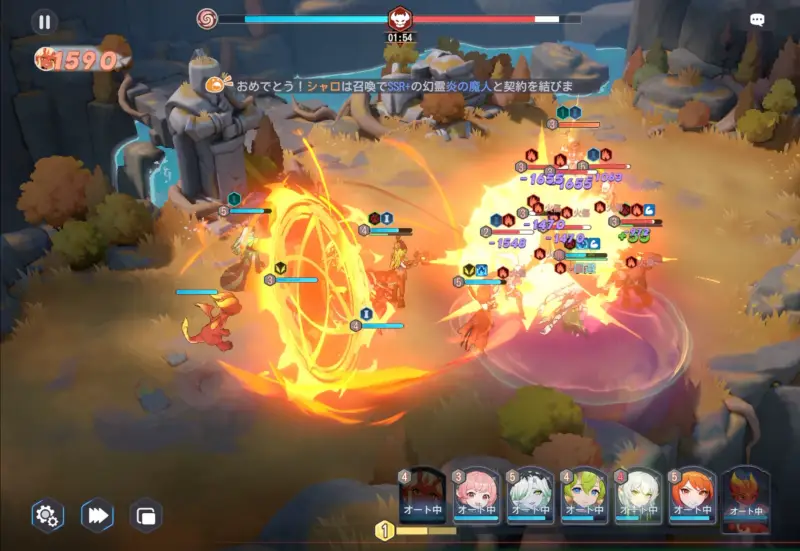
Task: Select the green-haired hero card
Action: 584,495
